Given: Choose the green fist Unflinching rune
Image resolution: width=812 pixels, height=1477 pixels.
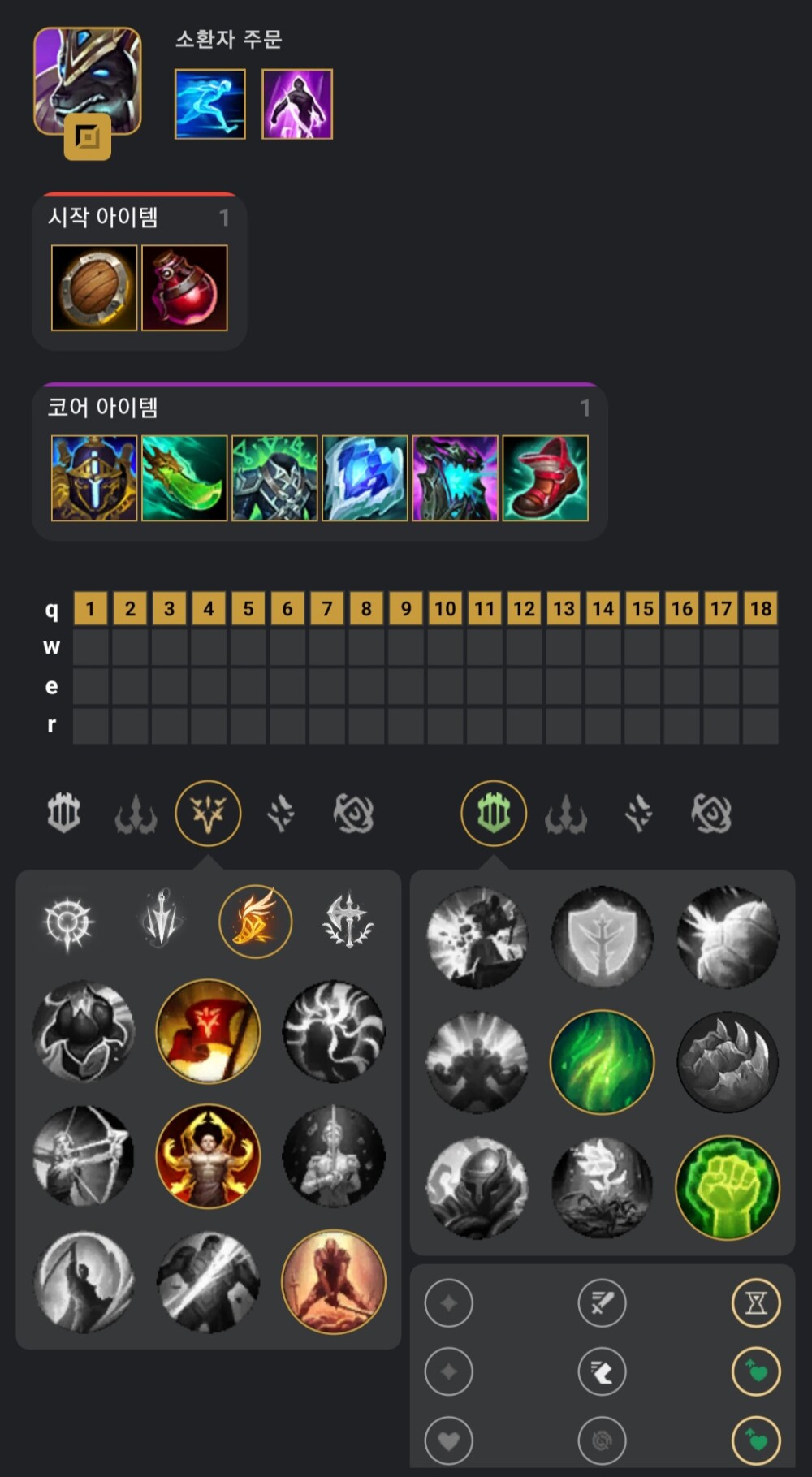Looking at the screenshot, I should [x=727, y=1187].
